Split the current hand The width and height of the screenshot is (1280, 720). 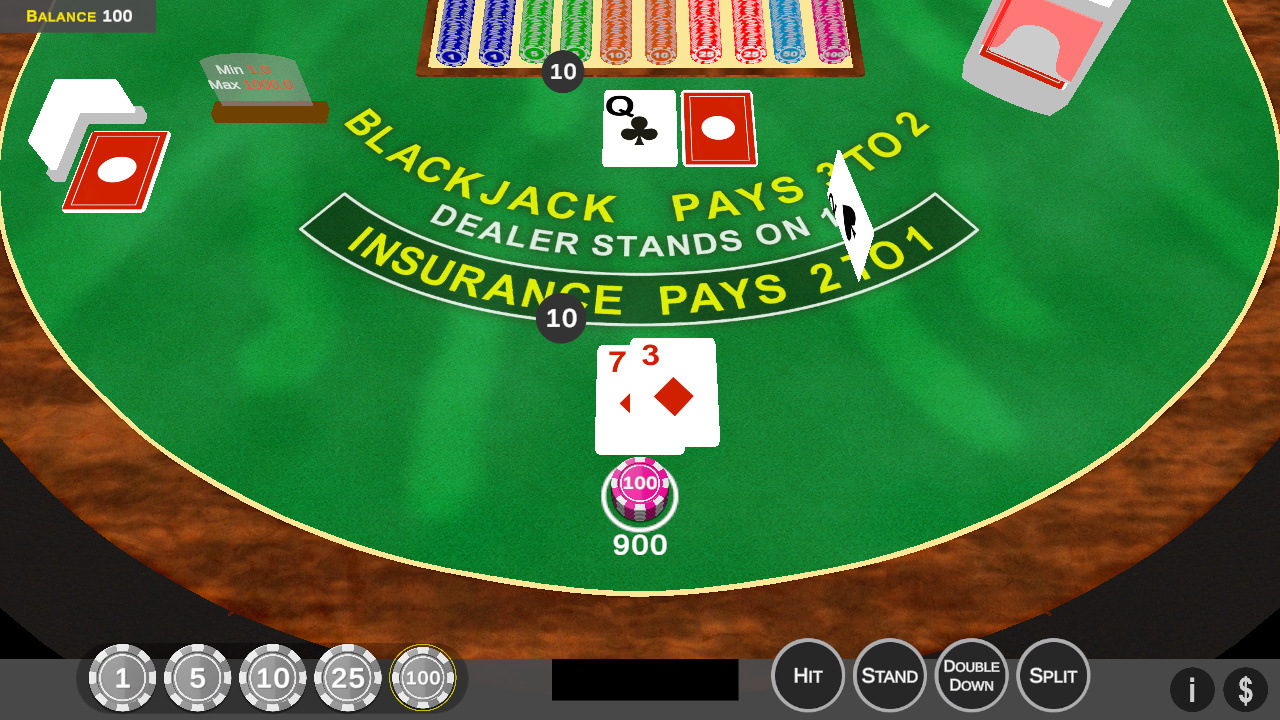pyautogui.click(x=1053, y=676)
